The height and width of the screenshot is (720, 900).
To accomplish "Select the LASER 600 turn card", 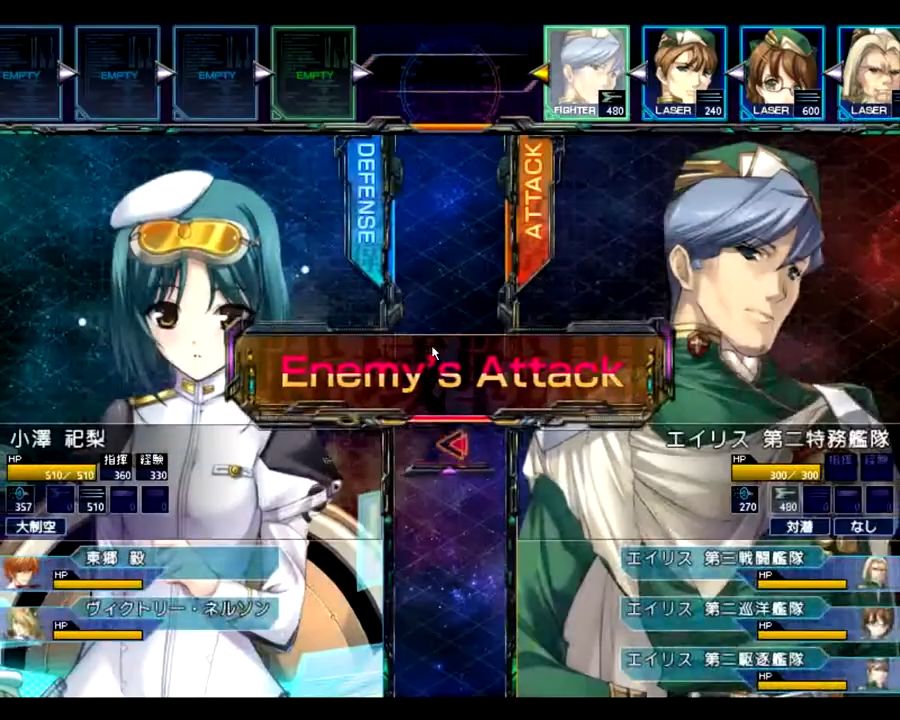I will 782,72.
